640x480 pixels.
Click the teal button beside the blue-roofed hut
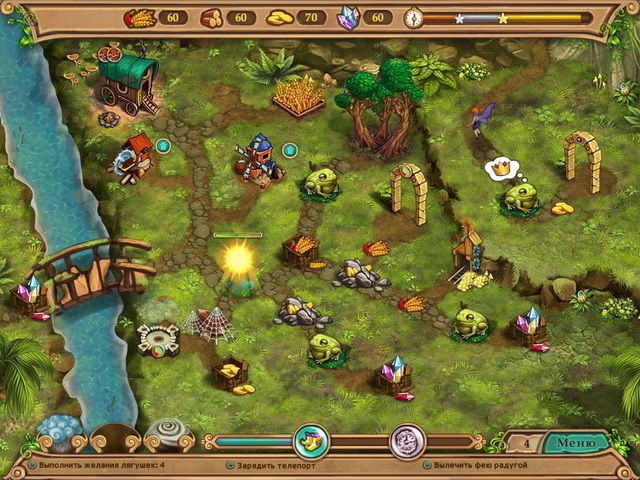point(290,150)
